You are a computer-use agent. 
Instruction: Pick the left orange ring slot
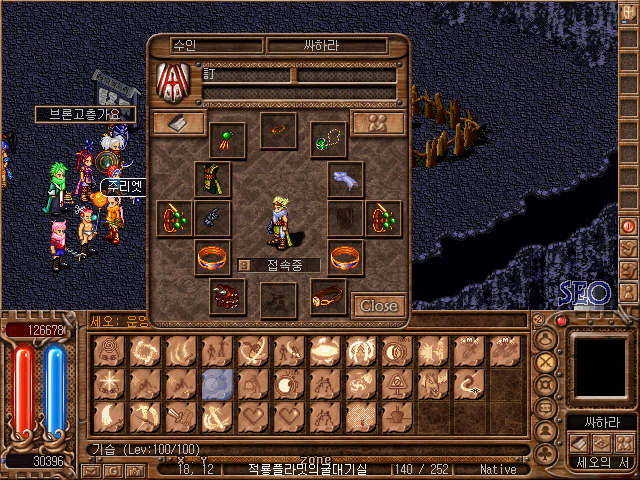(212, 257)
